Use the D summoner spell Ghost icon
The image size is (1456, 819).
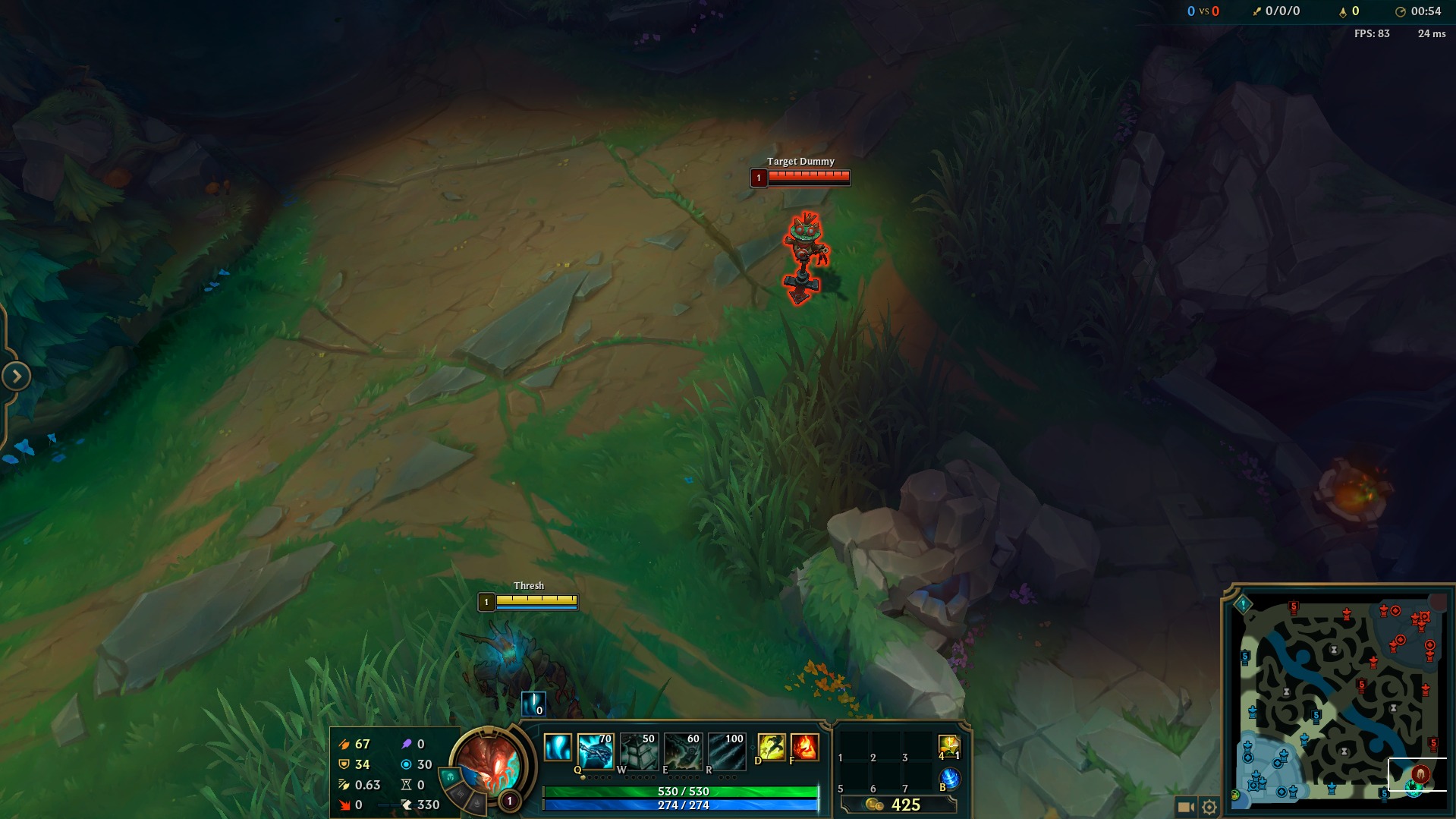click(772, 748)
